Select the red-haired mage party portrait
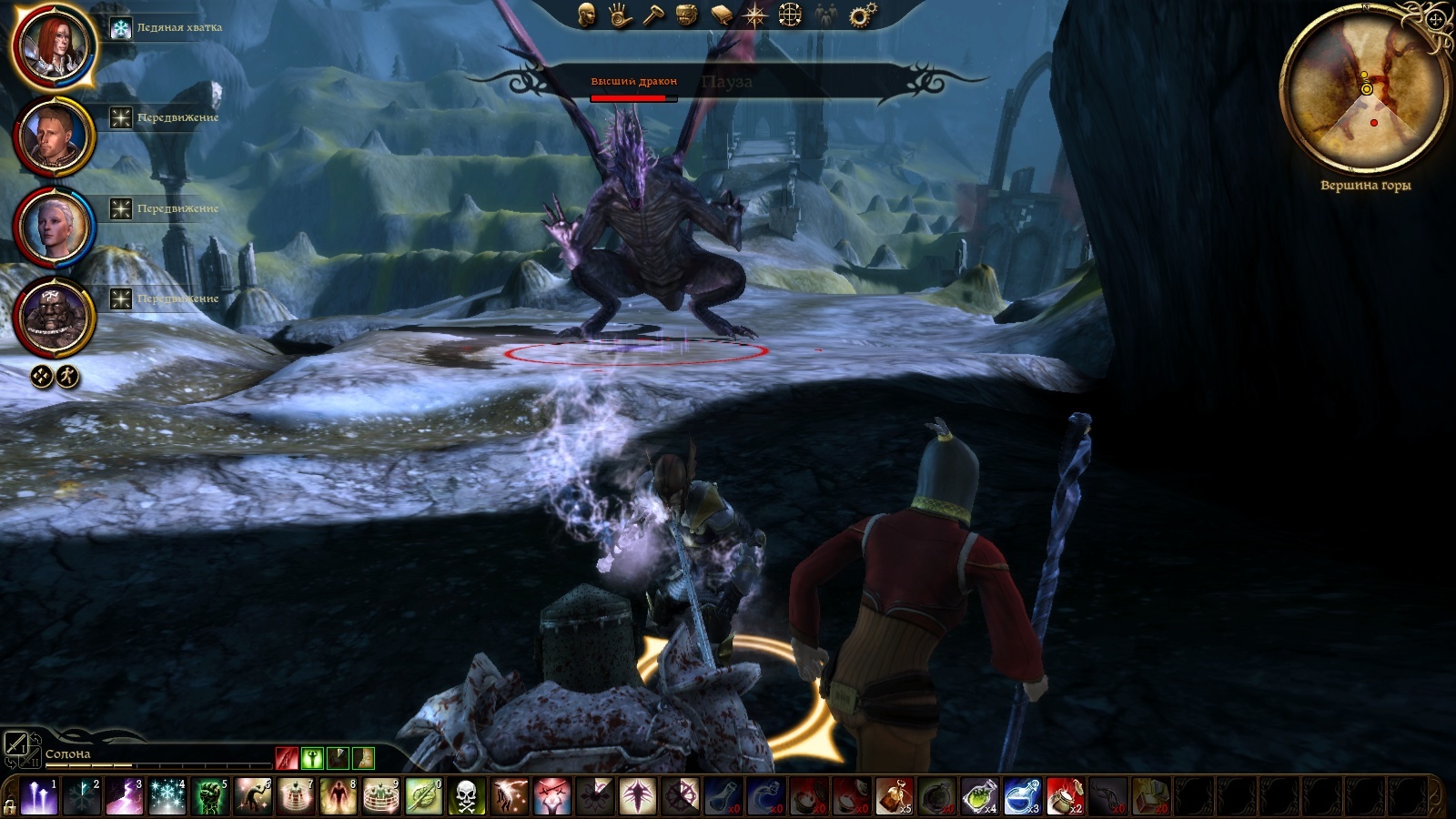Image resolution: width=1456 pixels, height=819 pixels. pyautogui.click(x=54, y=45)
